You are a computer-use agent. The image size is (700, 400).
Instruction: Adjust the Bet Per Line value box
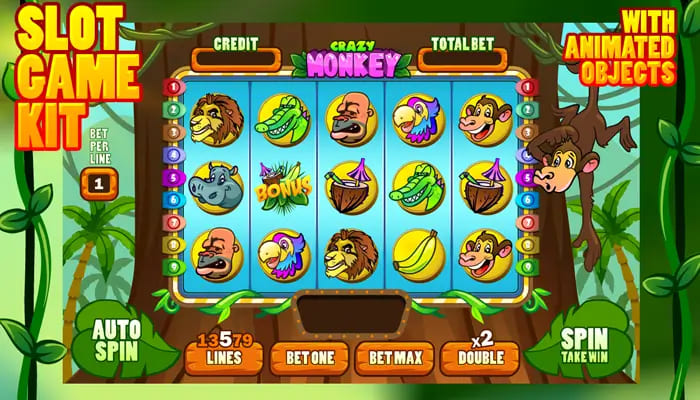(x=99, y=184)
